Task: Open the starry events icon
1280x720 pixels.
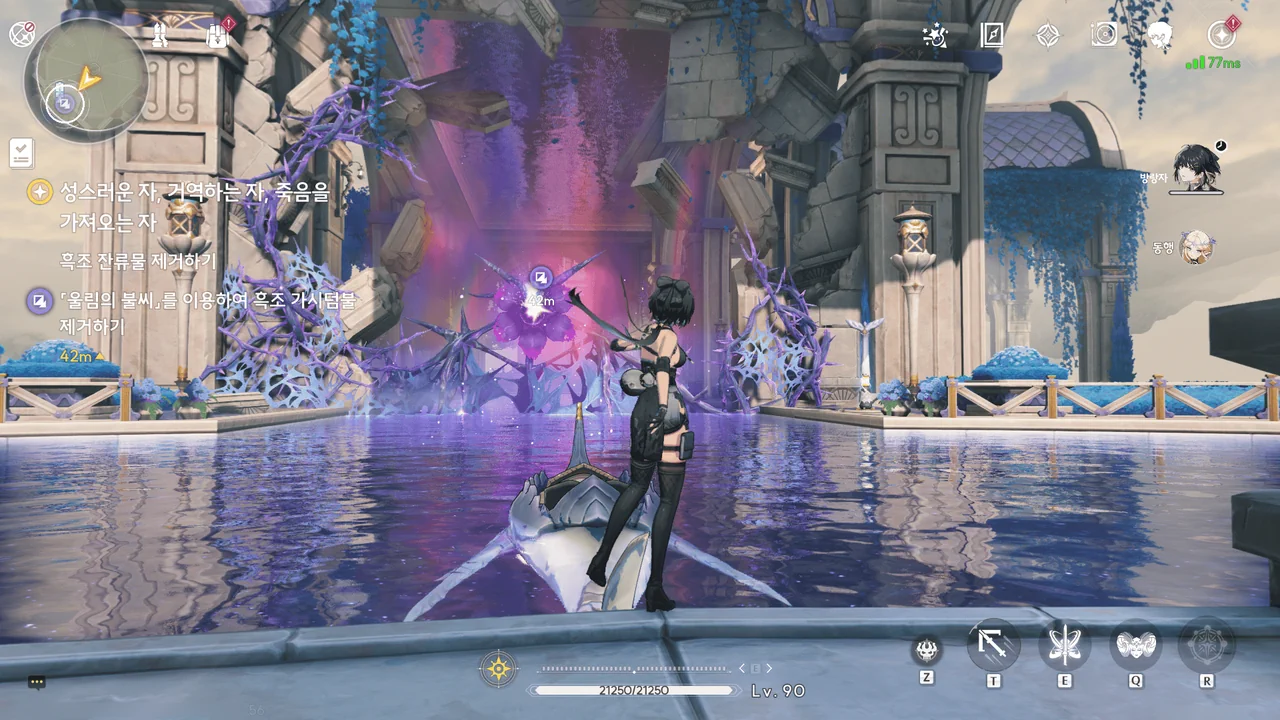Action: [x=935, y=36]
